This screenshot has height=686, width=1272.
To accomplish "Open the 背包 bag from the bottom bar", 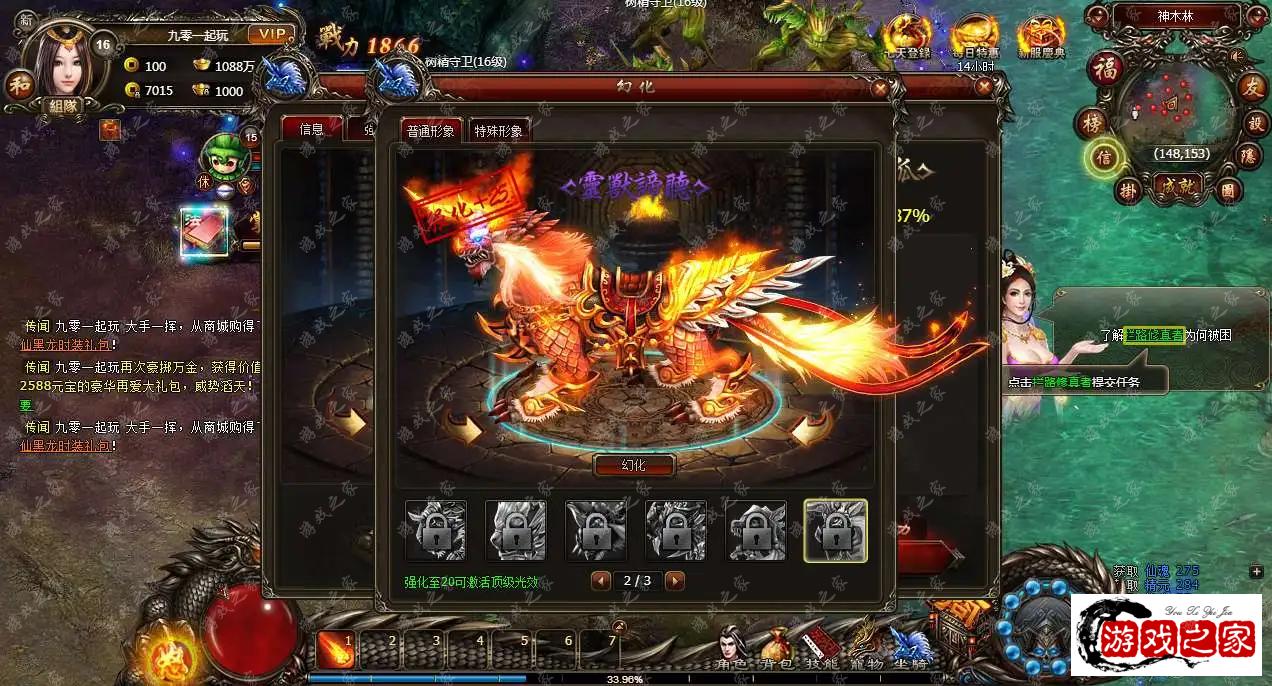I will tap(777, 648).
